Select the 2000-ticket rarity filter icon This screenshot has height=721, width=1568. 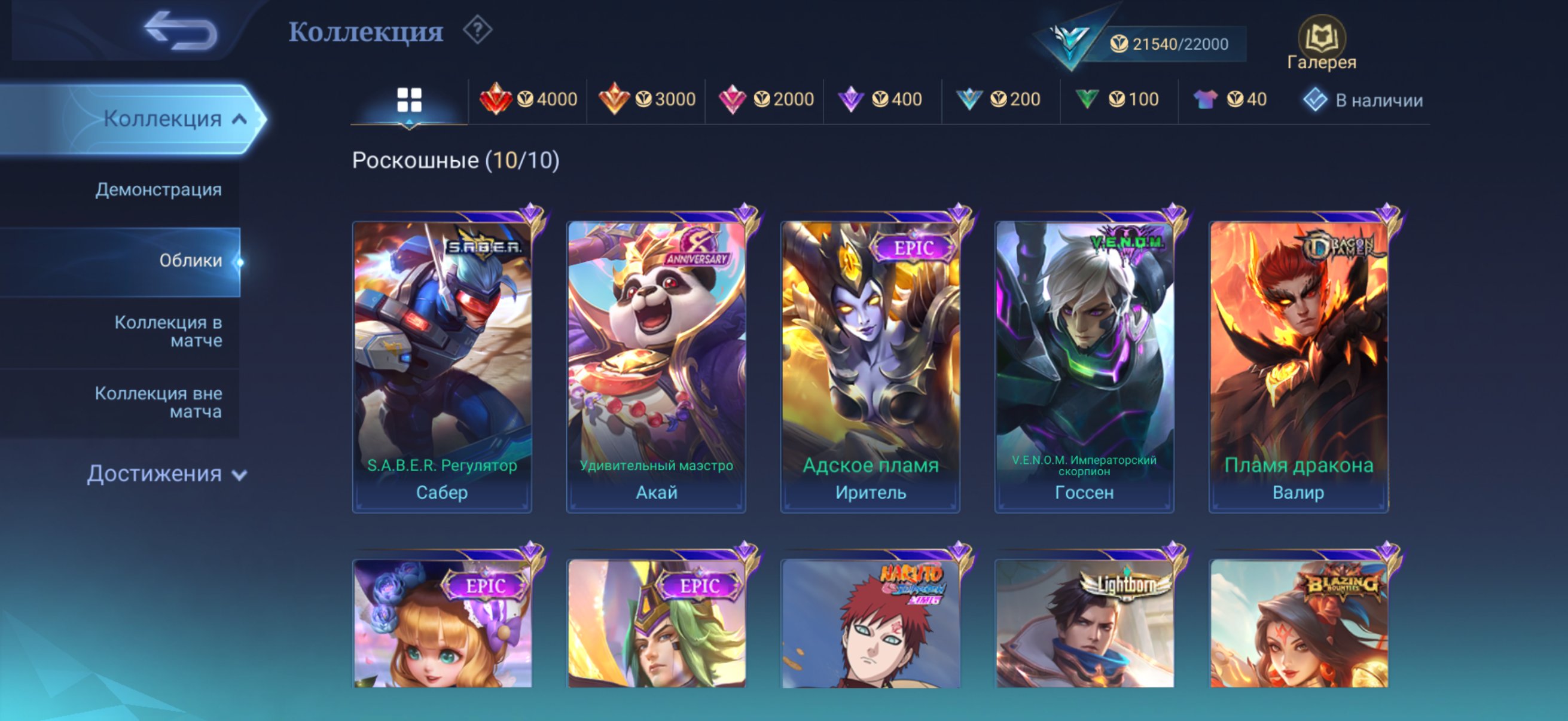point(734,99)
